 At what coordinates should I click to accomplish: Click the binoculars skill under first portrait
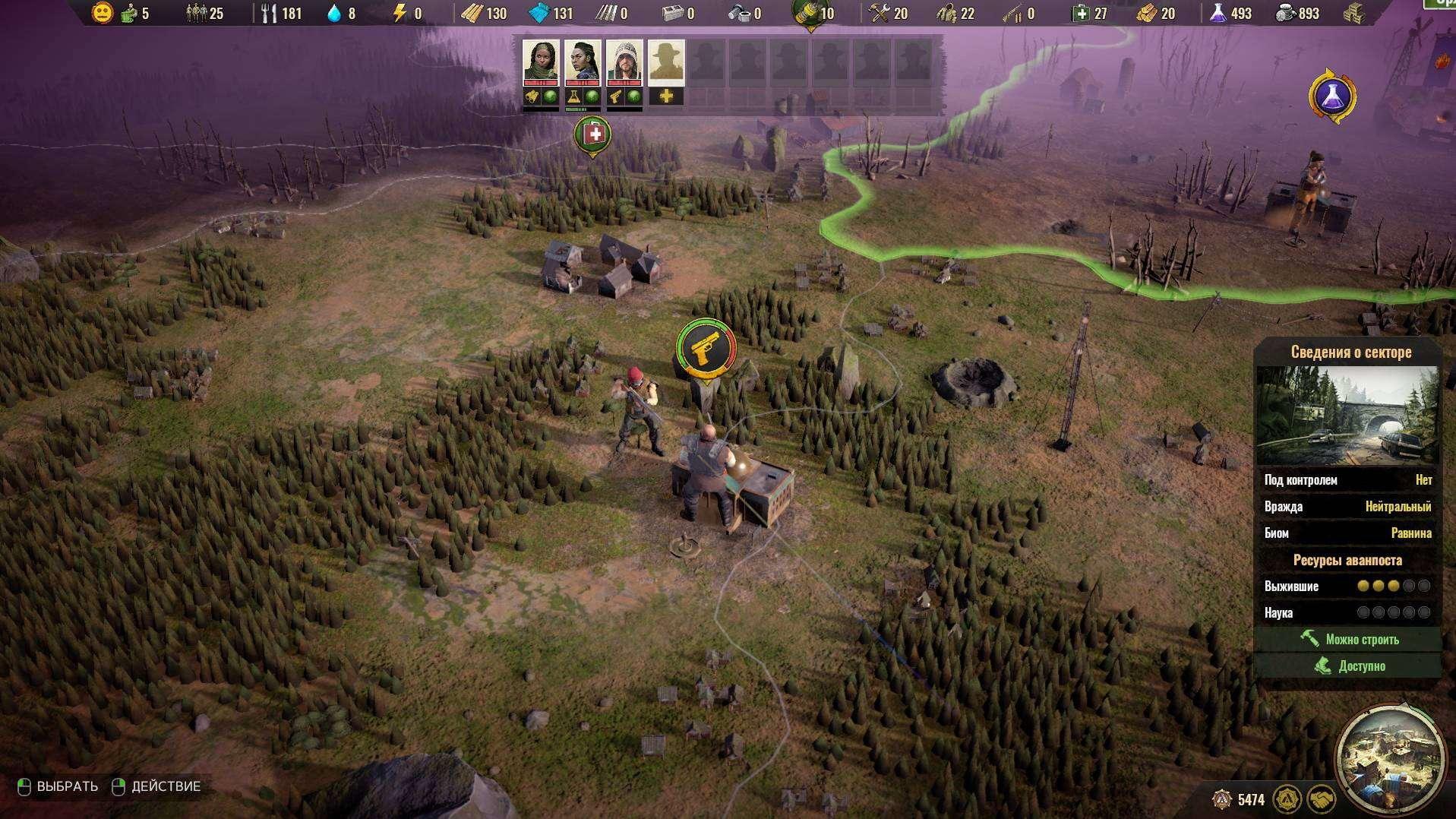(x=532, y=96)
